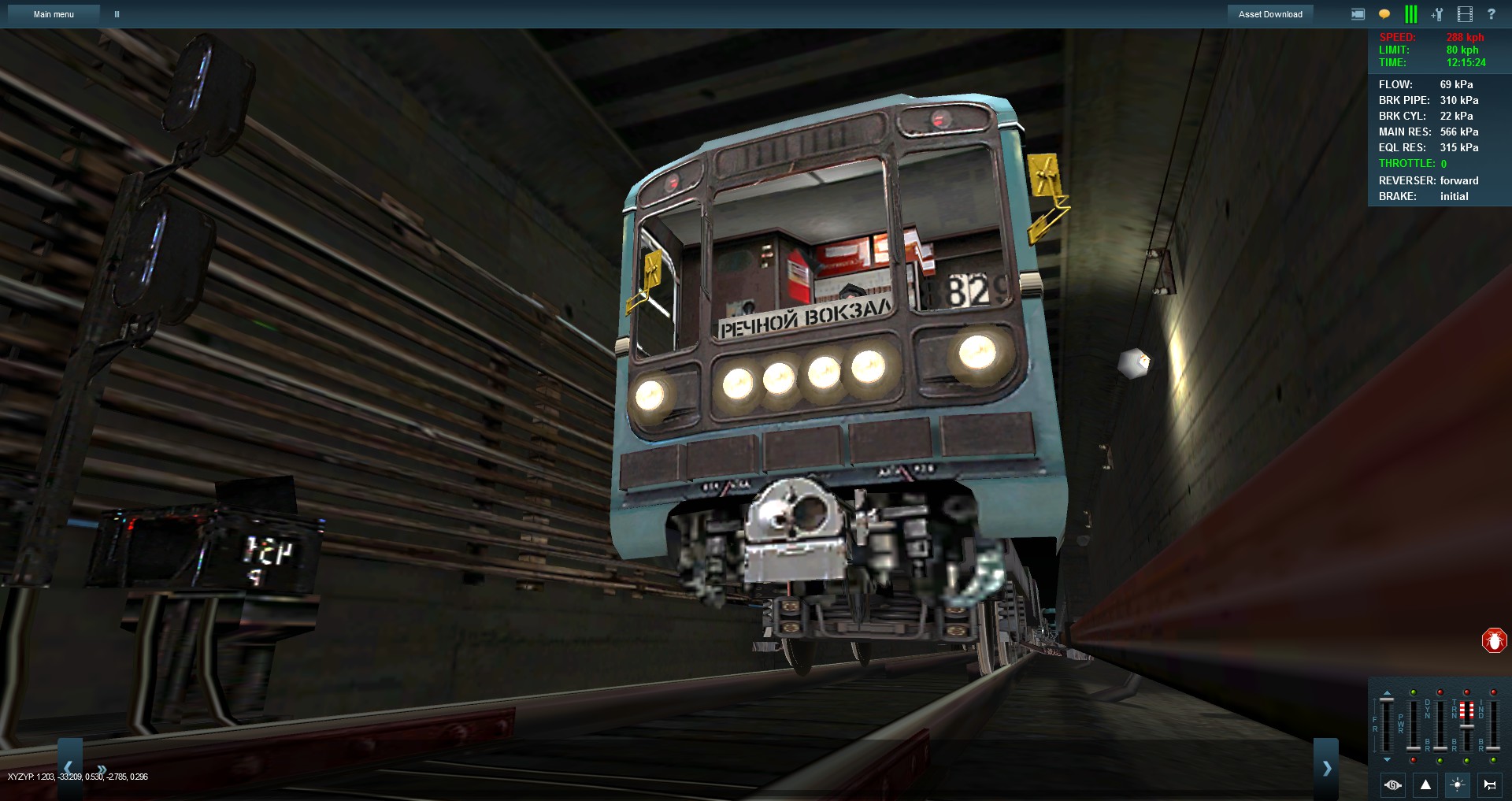Sound the horn using the horn button
The height and width of the screenshot is (801, 1512).
pyautogui.click(x=1490, y=785)
